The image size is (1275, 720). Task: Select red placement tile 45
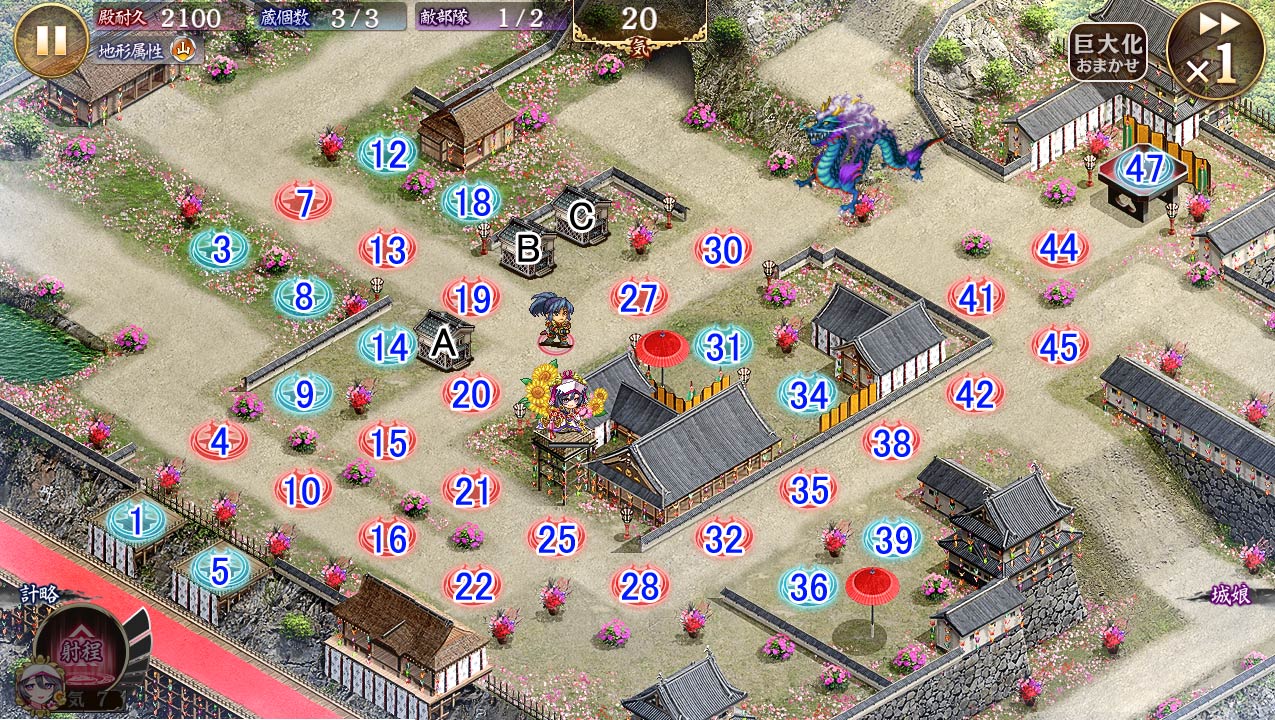(x=1060, y=346)
